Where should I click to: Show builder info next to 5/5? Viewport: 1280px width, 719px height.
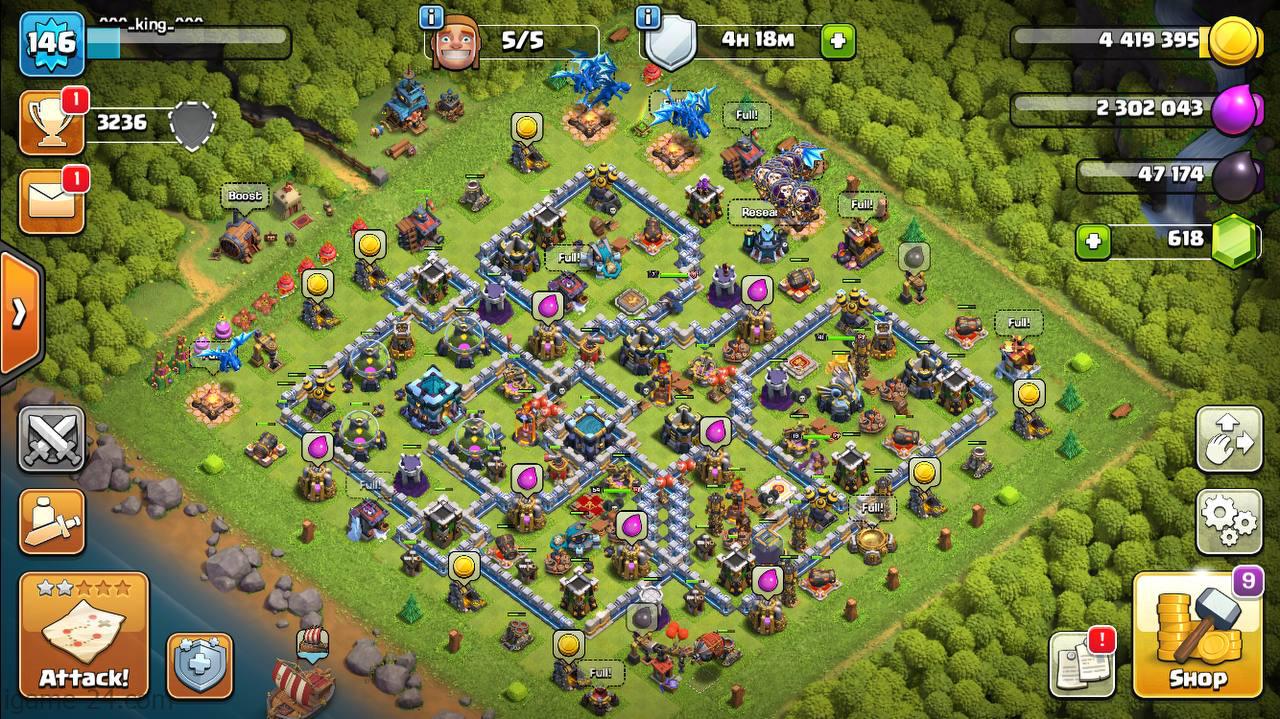[x=432, y=17]
